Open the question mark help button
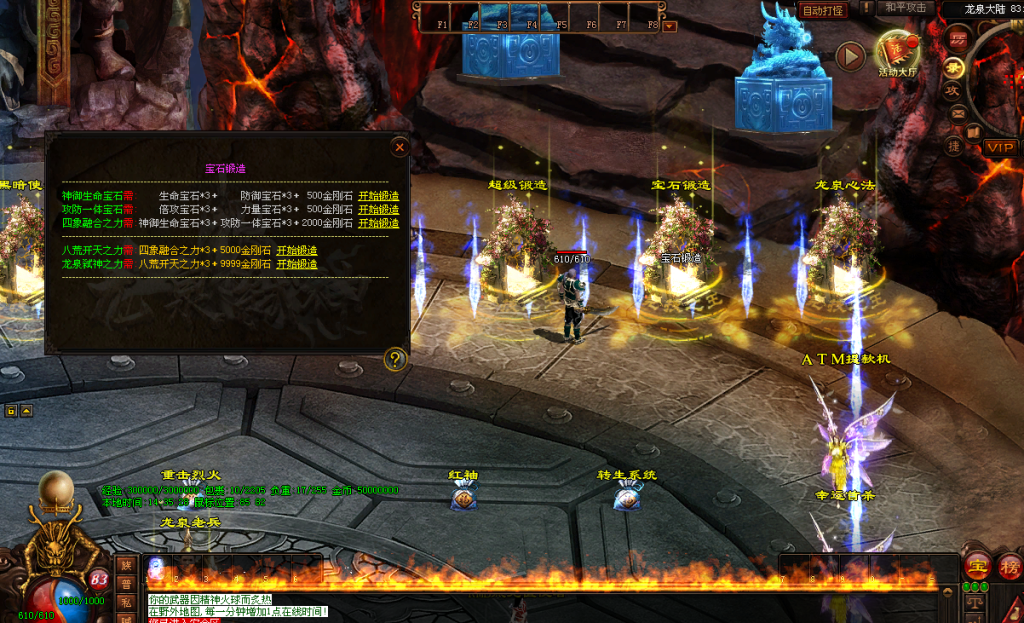1024x623 pixels. coord(396,359)
